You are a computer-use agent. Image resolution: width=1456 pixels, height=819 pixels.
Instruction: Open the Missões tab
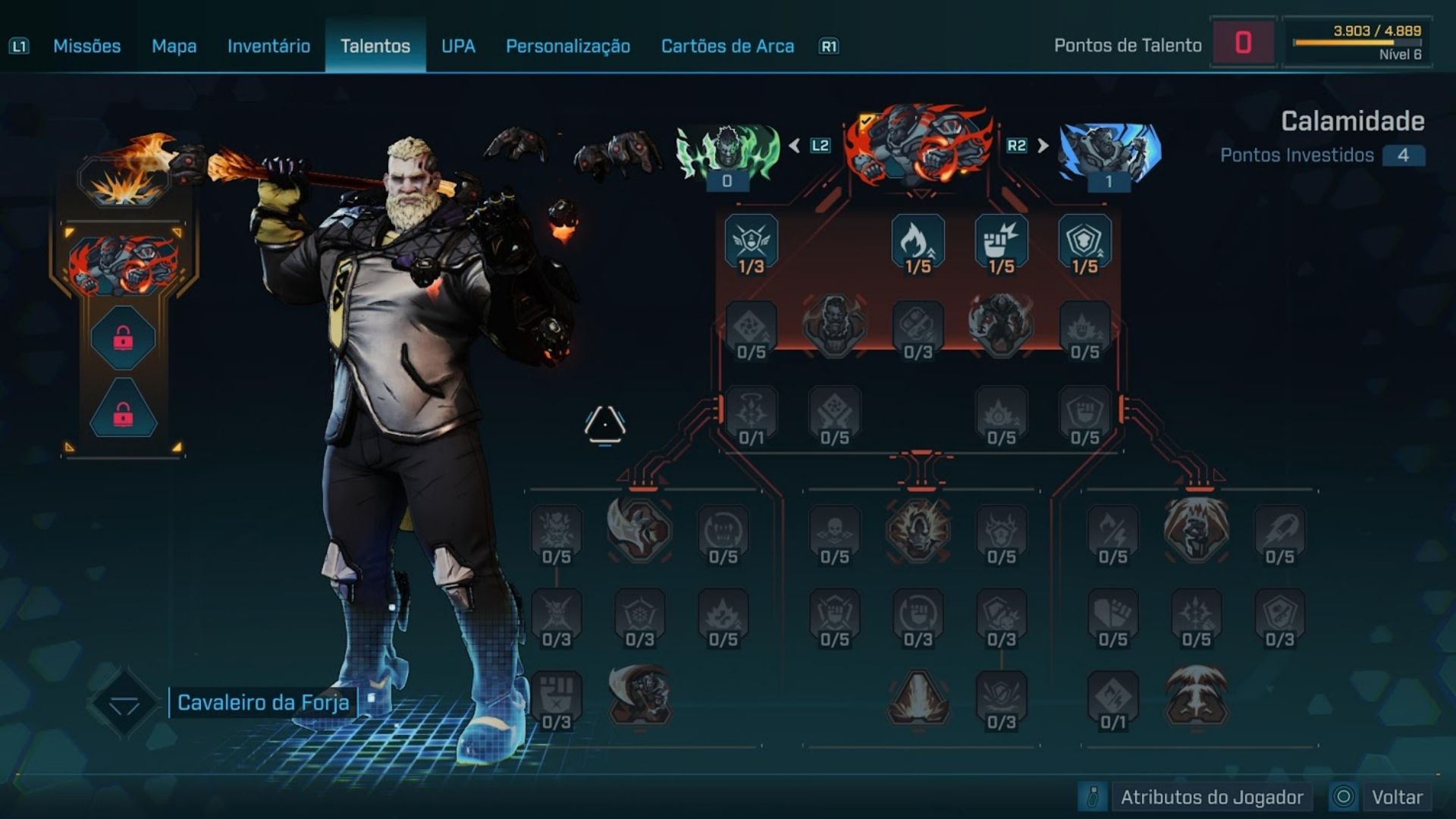tap(86, 46)
